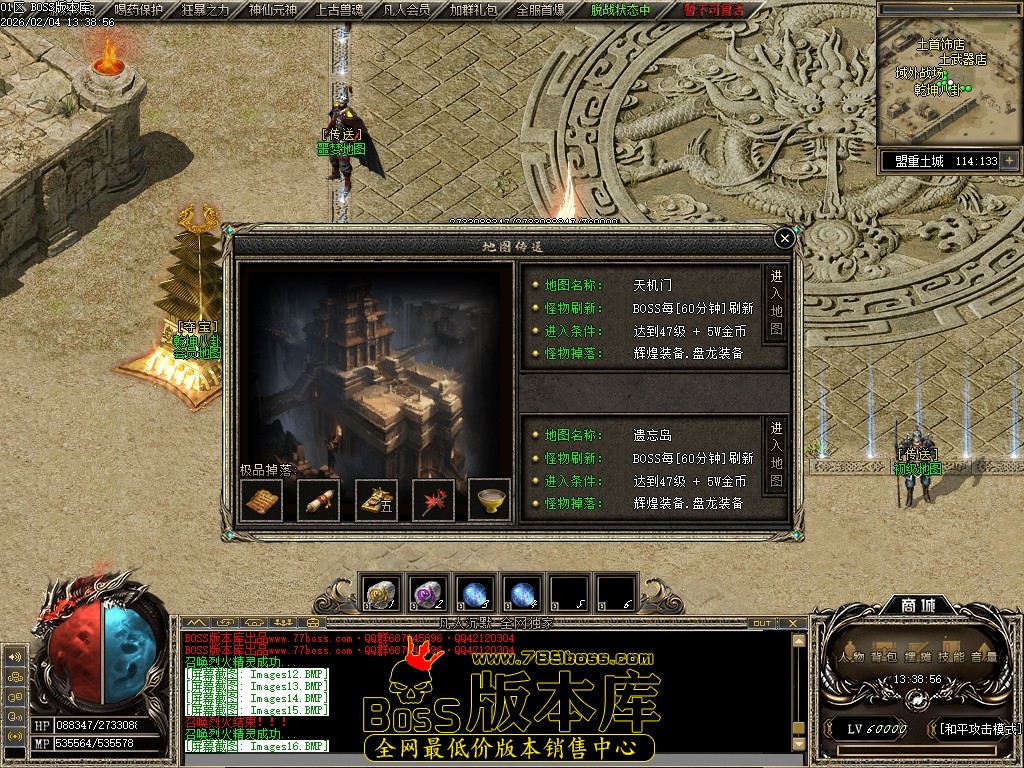Toggle the 和平攻击模式 attack mode

(x=978, y=729)
